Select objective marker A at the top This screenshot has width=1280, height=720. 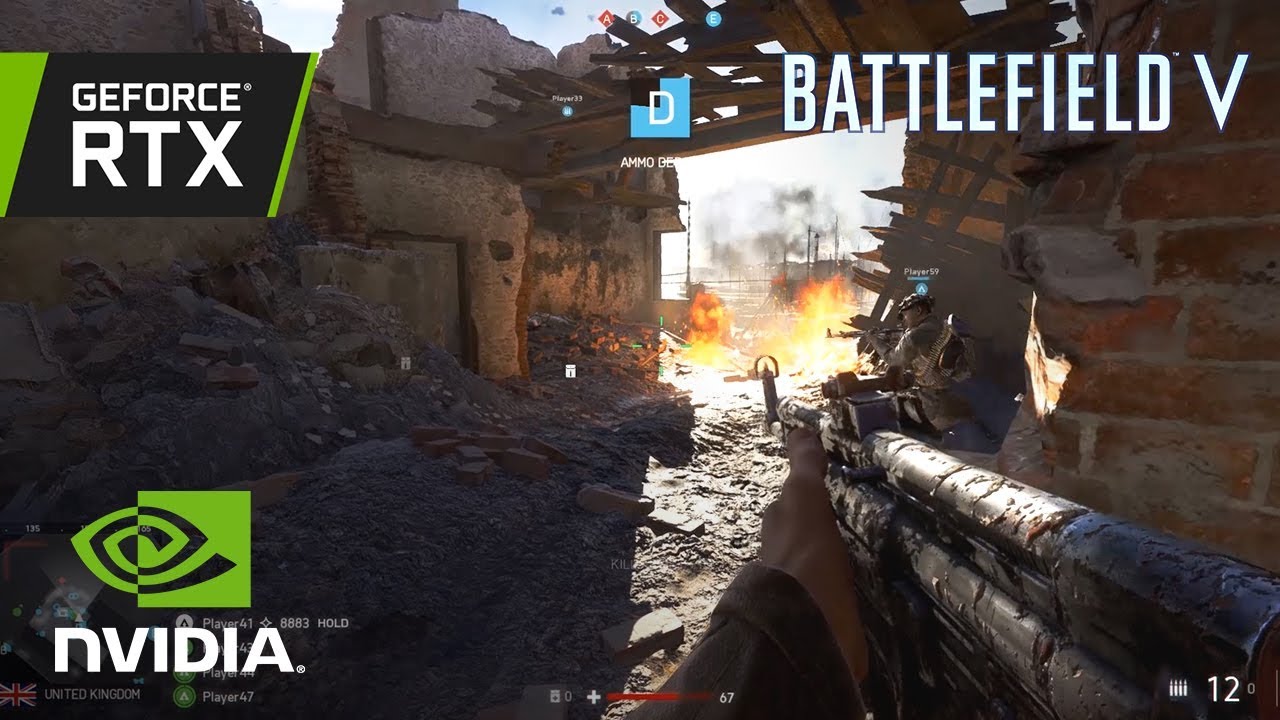tap(606, 18)
